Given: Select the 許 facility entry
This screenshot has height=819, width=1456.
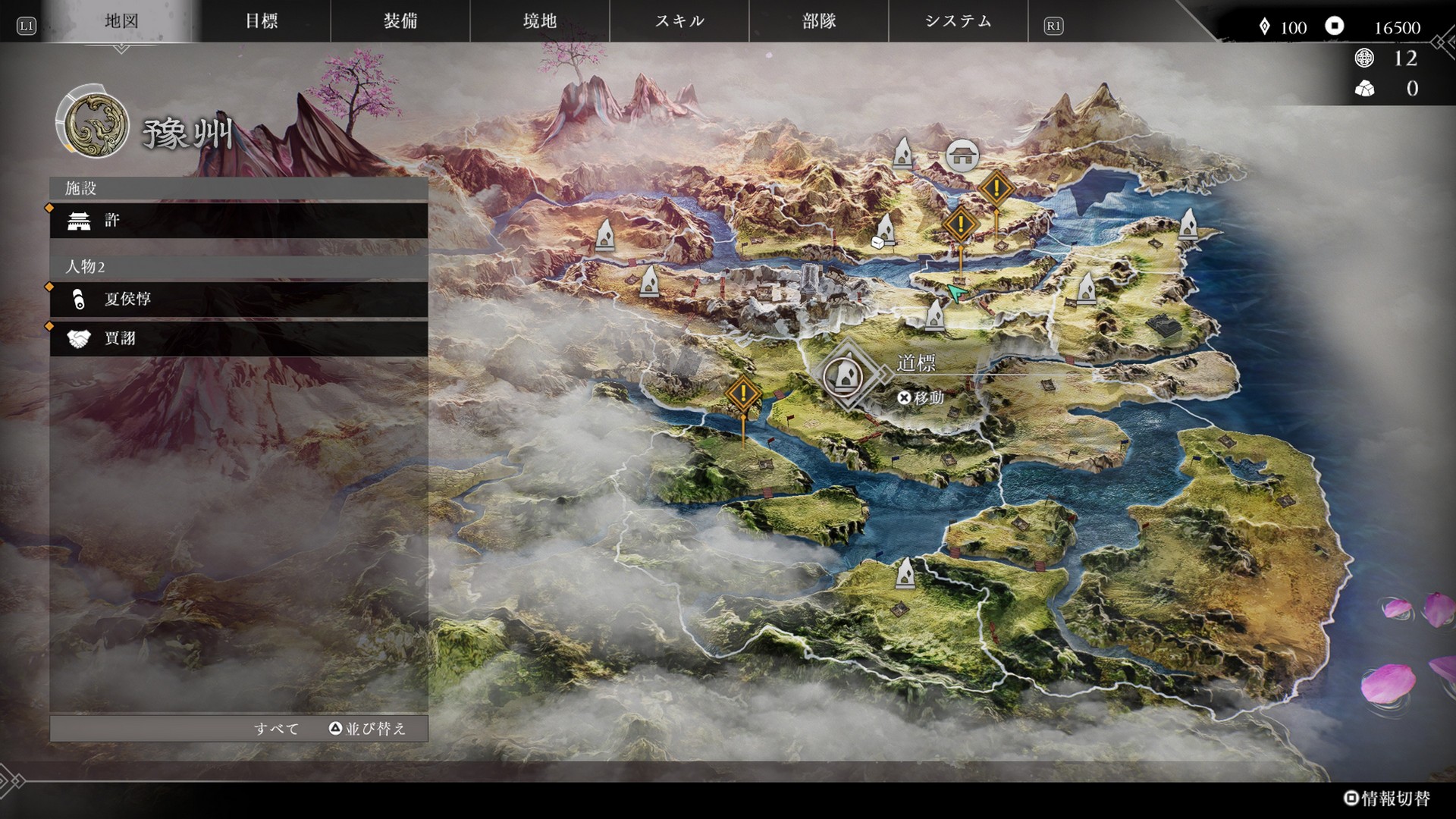Looking at the screenshot, I should pos(239,221).
